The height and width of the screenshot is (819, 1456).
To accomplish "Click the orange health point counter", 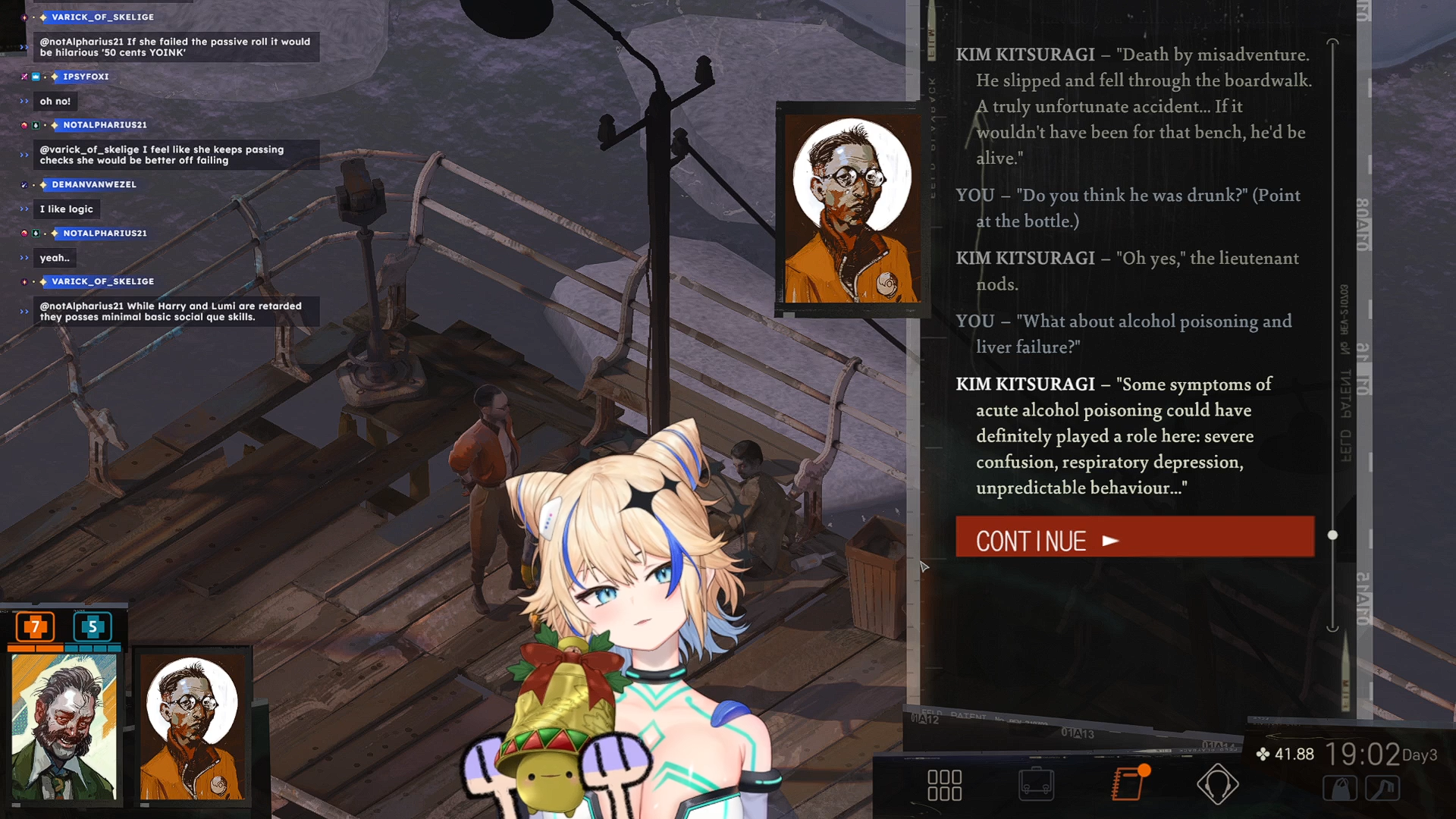I will tap(35, 627).
